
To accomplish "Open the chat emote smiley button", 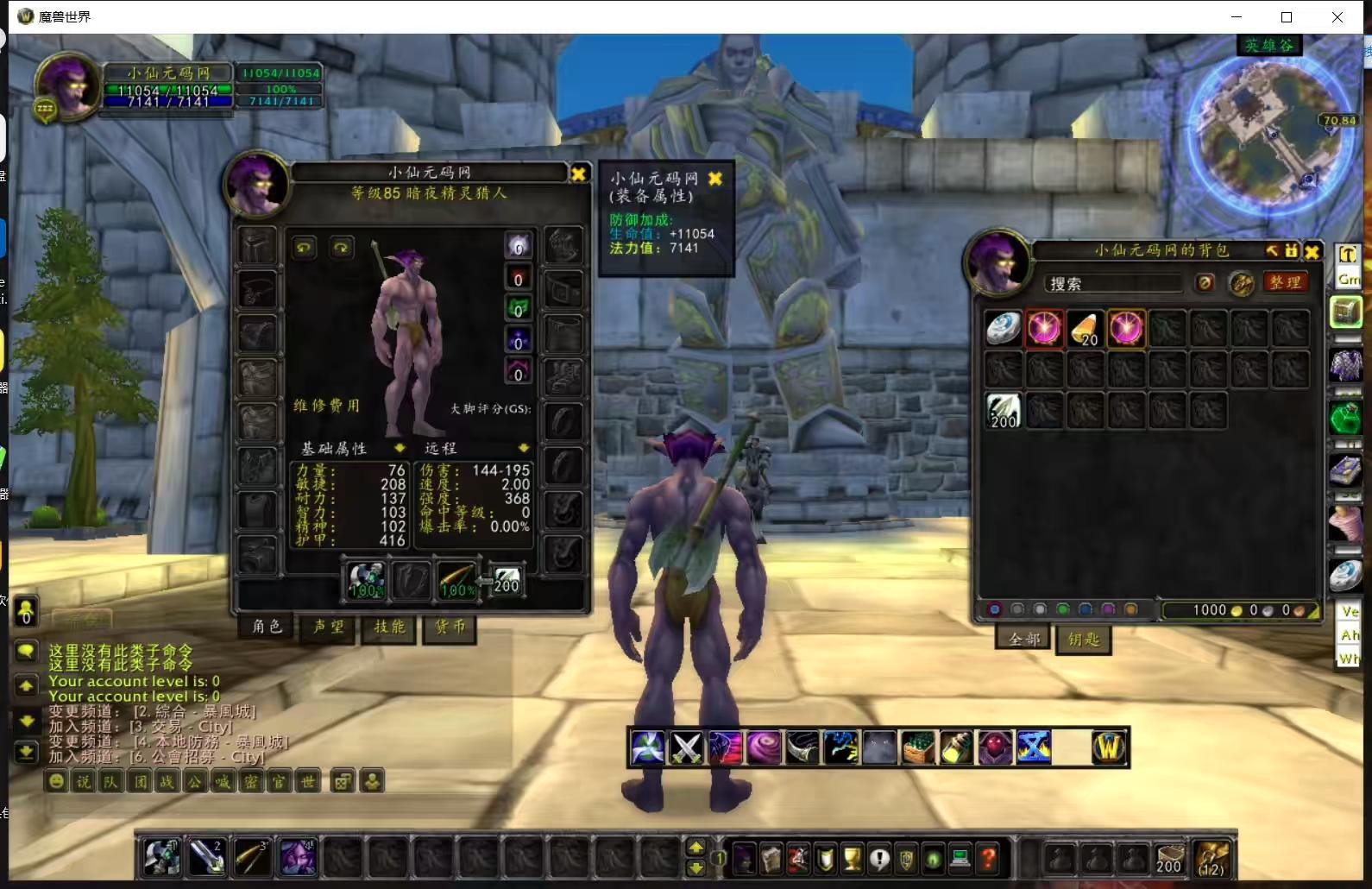I will (x=56, y=782).
